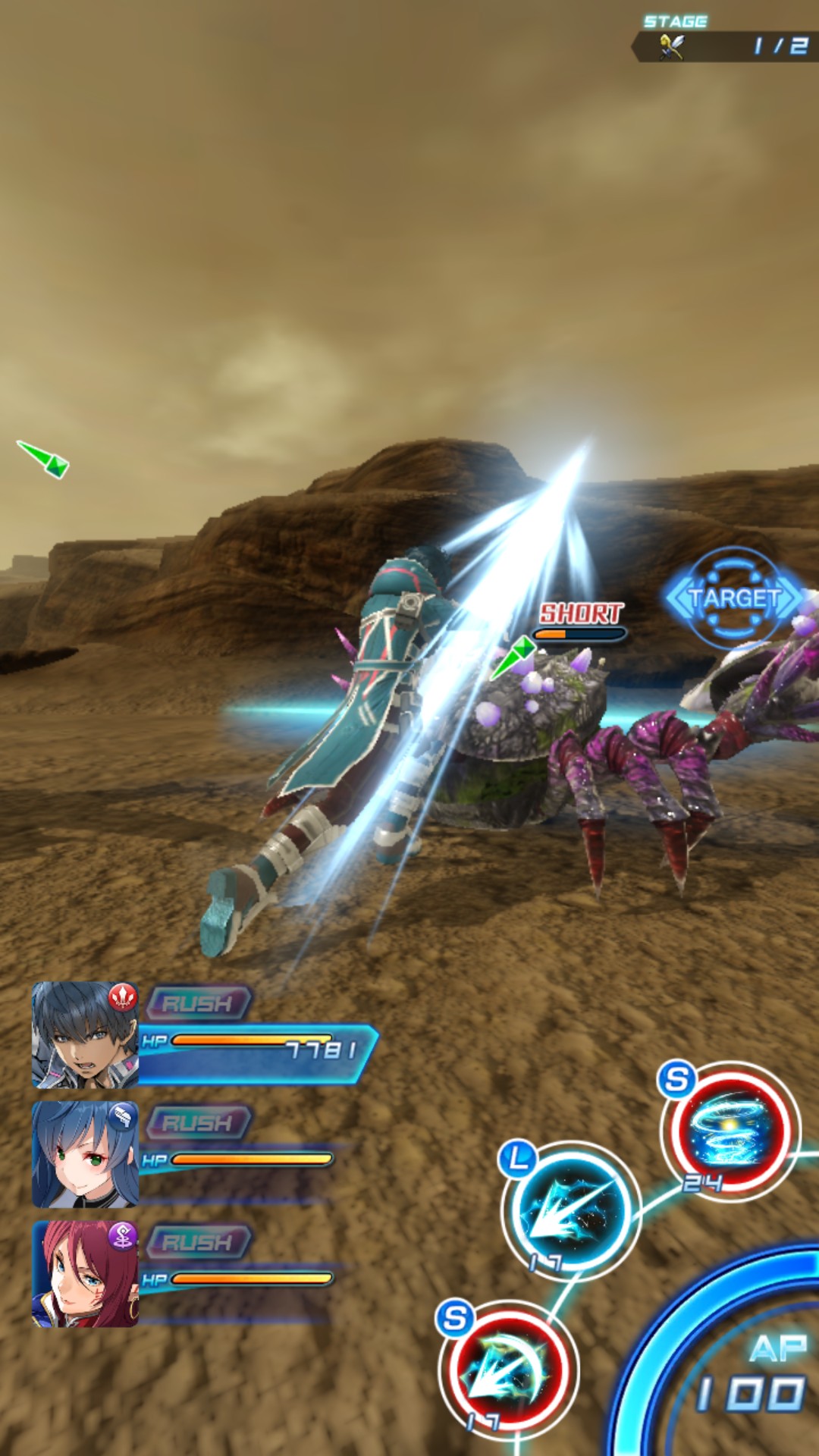Switch to the blue-haired girl portrait
The height and width of the screenshot is (1456, 819).
click(85, 1154)
